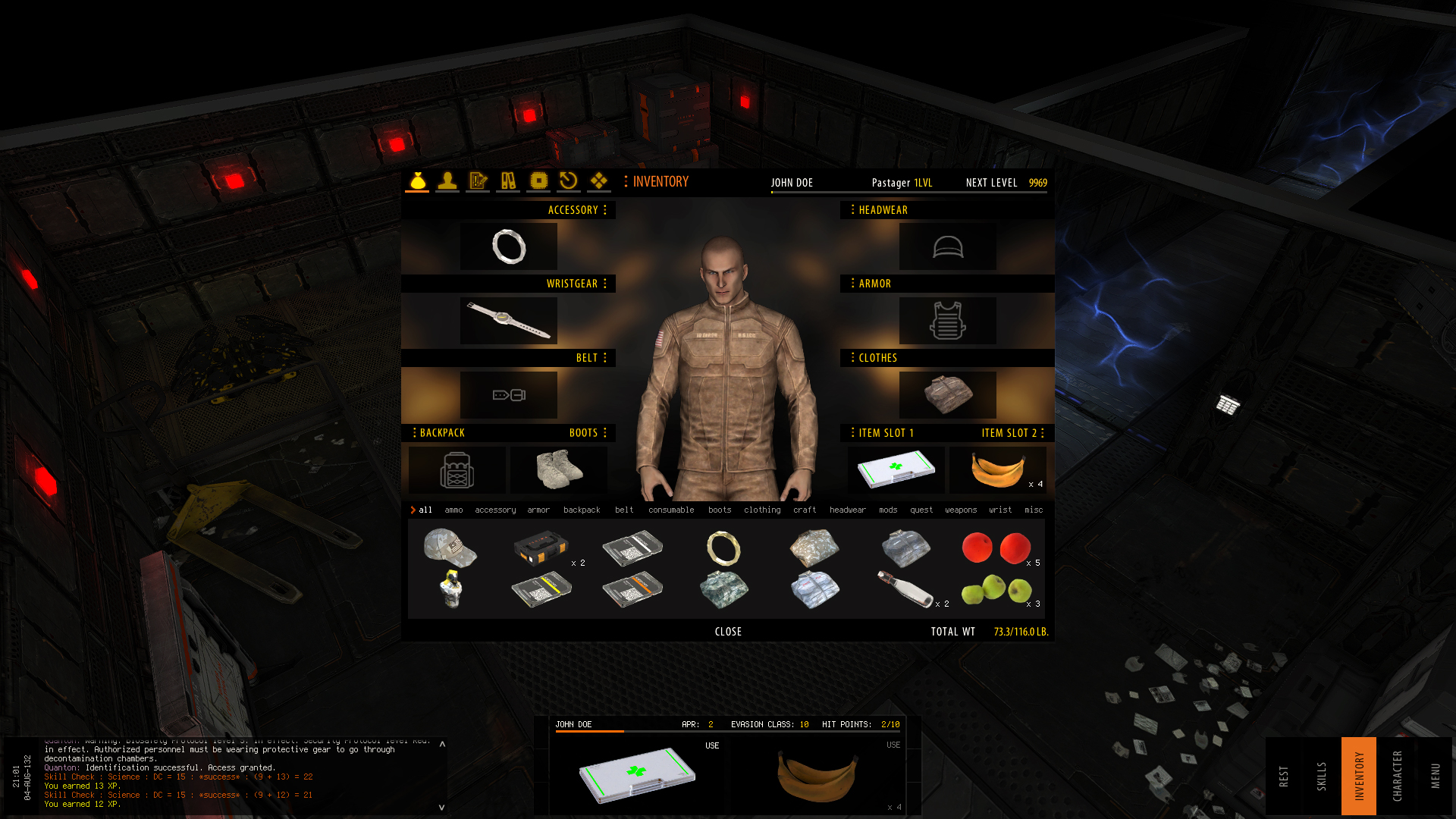The image size is (1456, 819).
Task: Select the money bag inventory tab icon
Action: [x=416, y=181]
